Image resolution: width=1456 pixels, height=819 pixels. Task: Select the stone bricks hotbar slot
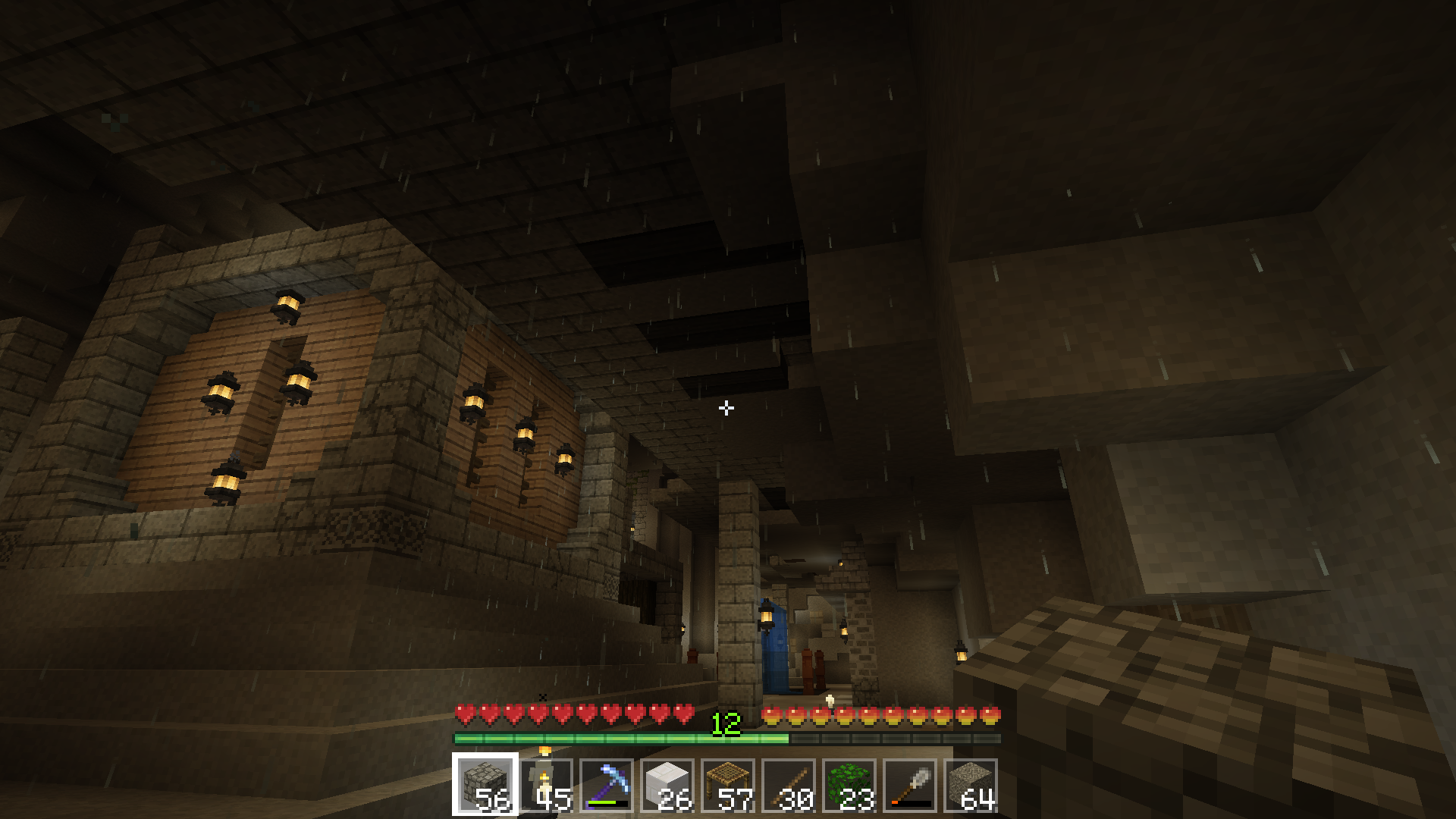point(485,785)
